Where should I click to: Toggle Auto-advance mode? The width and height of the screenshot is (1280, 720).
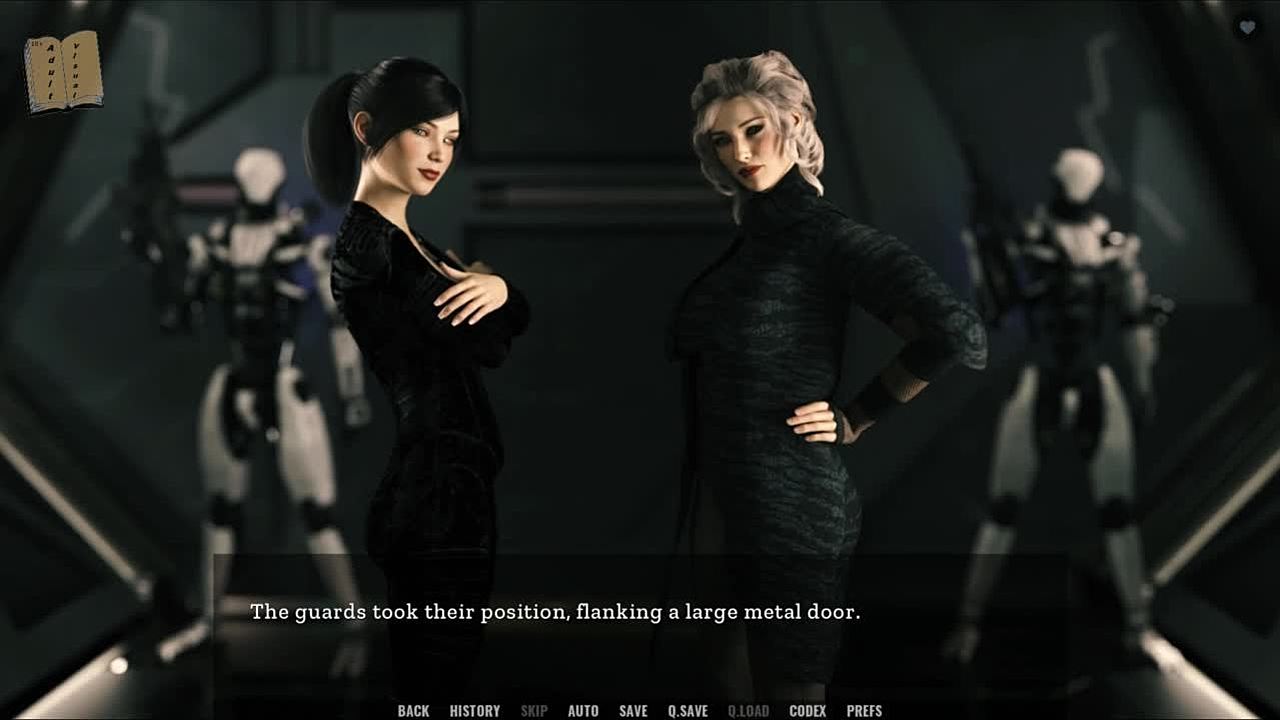coord(583,711)
